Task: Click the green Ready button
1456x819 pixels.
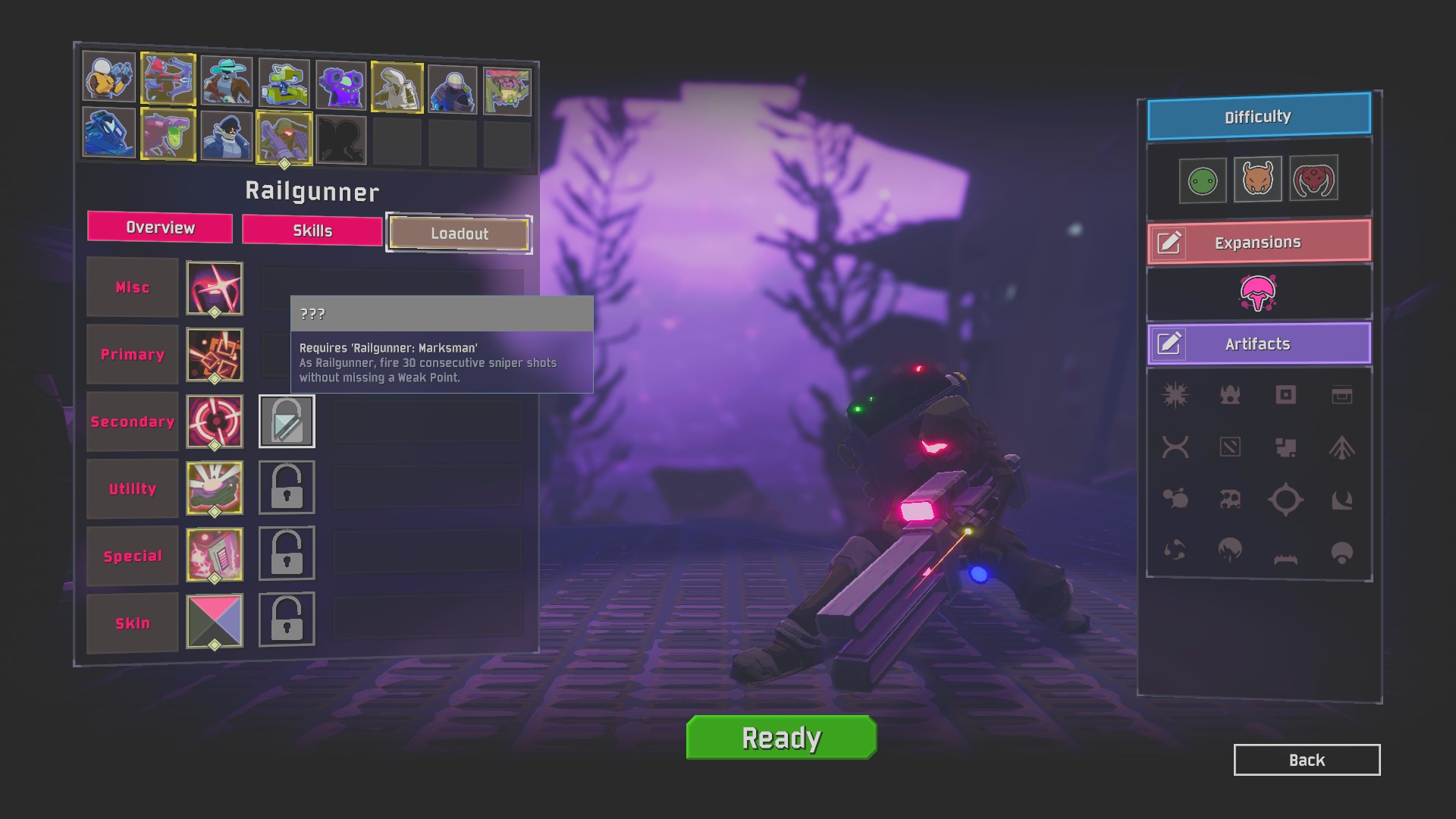Action: (781, 737)
